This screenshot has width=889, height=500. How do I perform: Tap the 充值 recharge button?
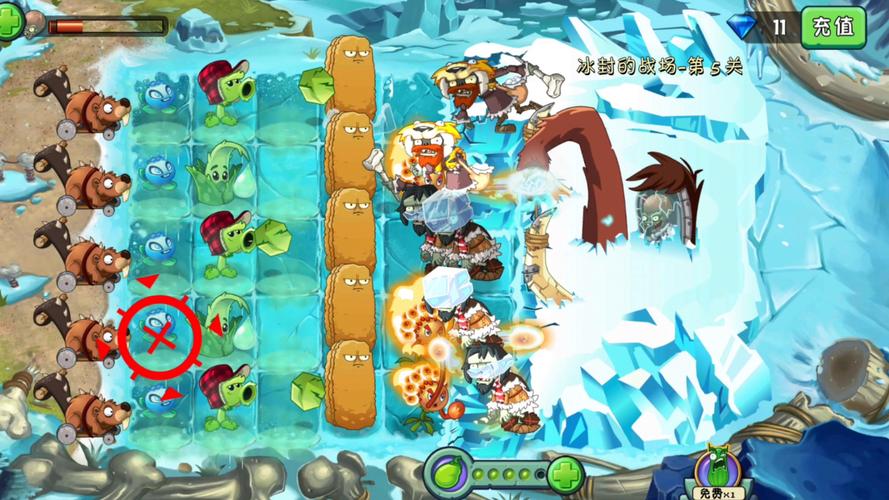coord(833,27)
